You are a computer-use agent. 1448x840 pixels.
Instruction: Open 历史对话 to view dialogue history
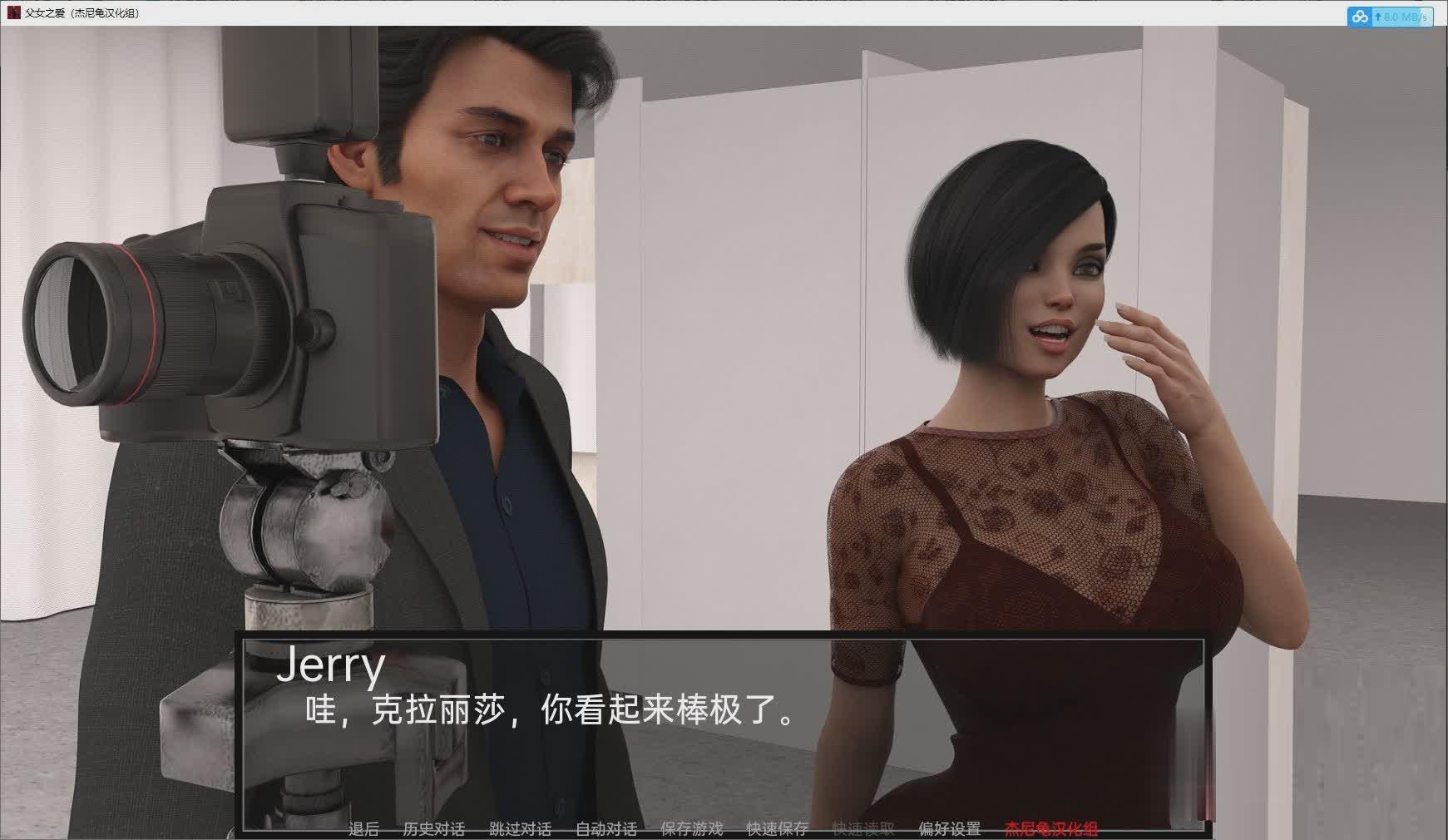tap(433, 829)
